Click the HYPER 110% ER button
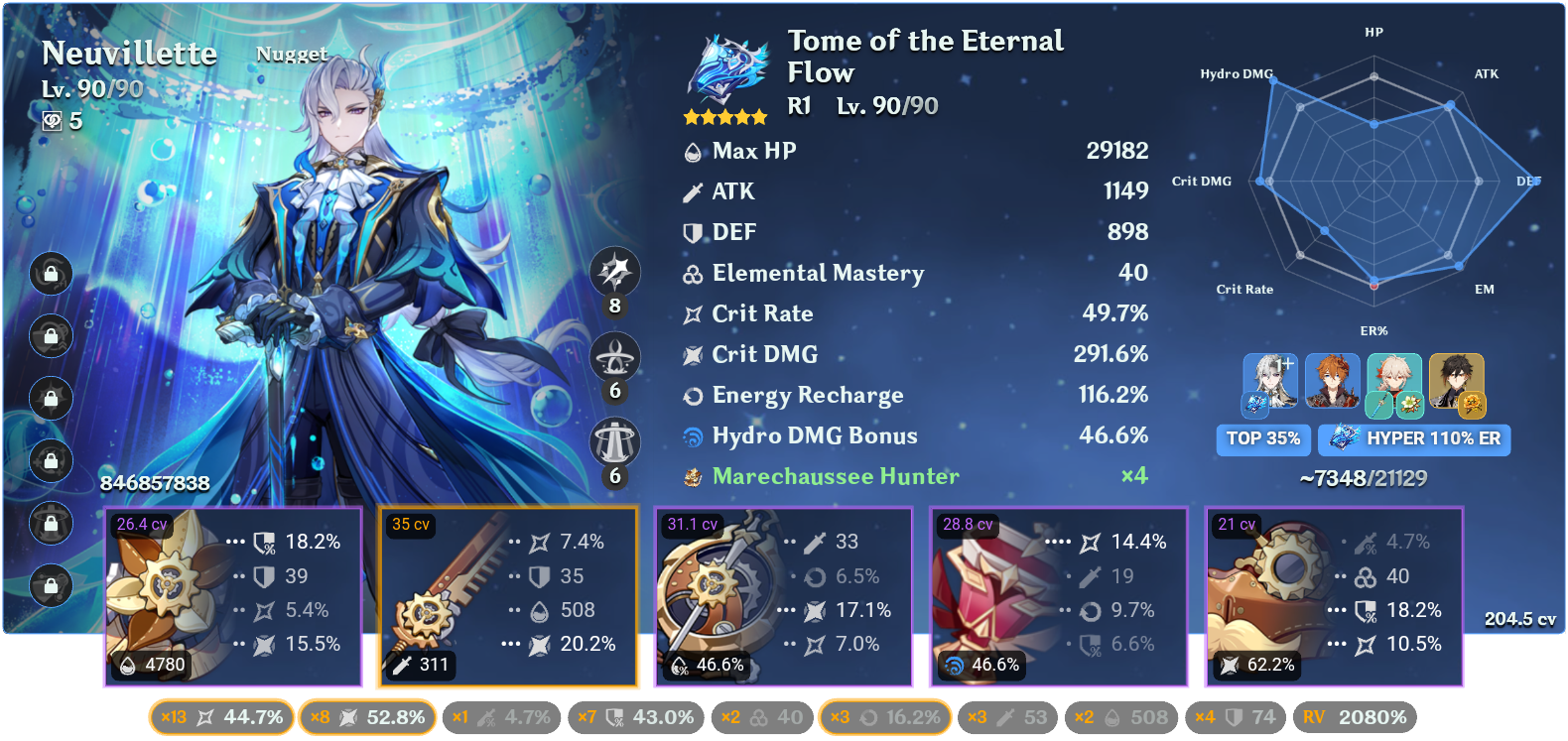The image size is (1568, 741). [1414, 439]
